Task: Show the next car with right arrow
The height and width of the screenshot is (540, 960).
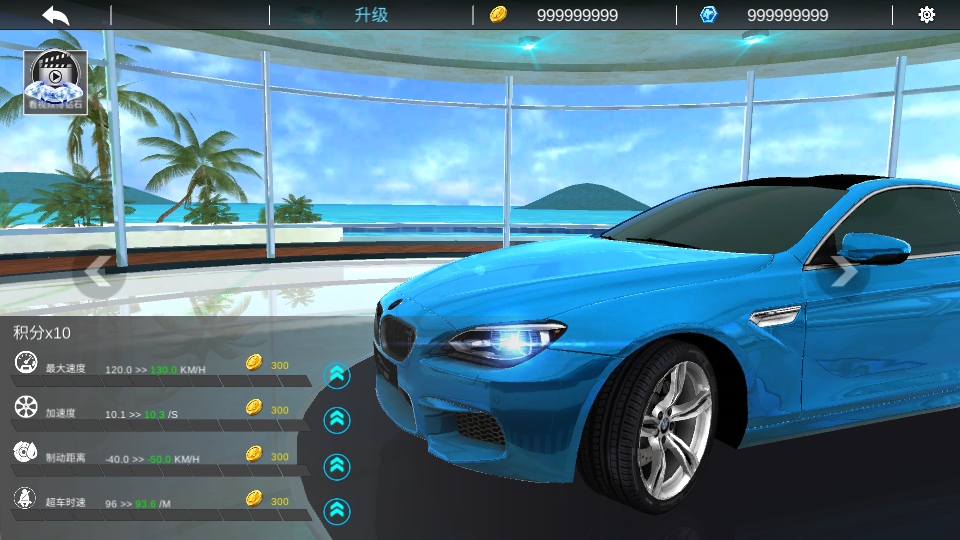Action: coord(845,270)
